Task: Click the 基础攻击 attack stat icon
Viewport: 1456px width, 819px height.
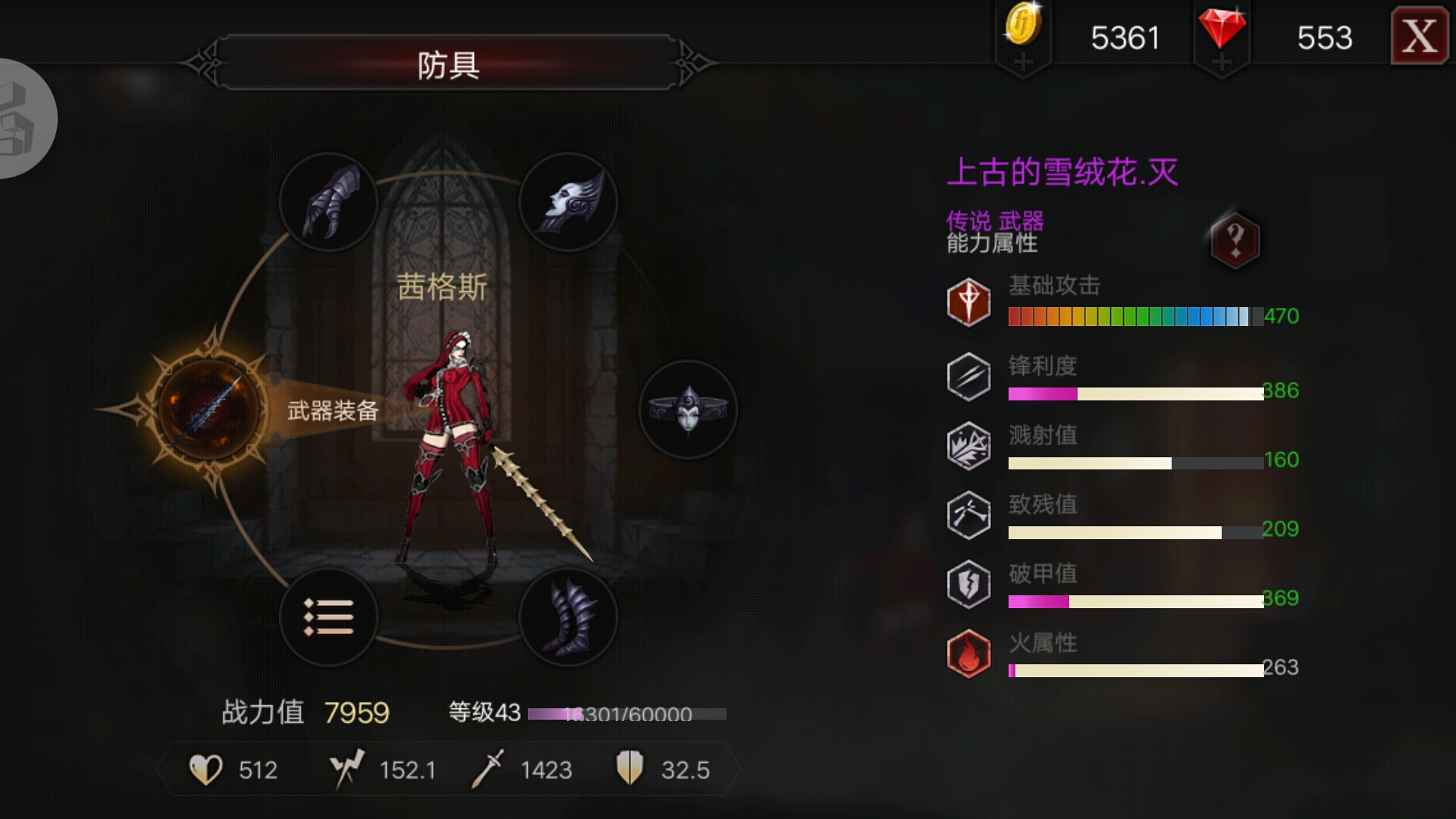Action: click(x=968, y=302)
